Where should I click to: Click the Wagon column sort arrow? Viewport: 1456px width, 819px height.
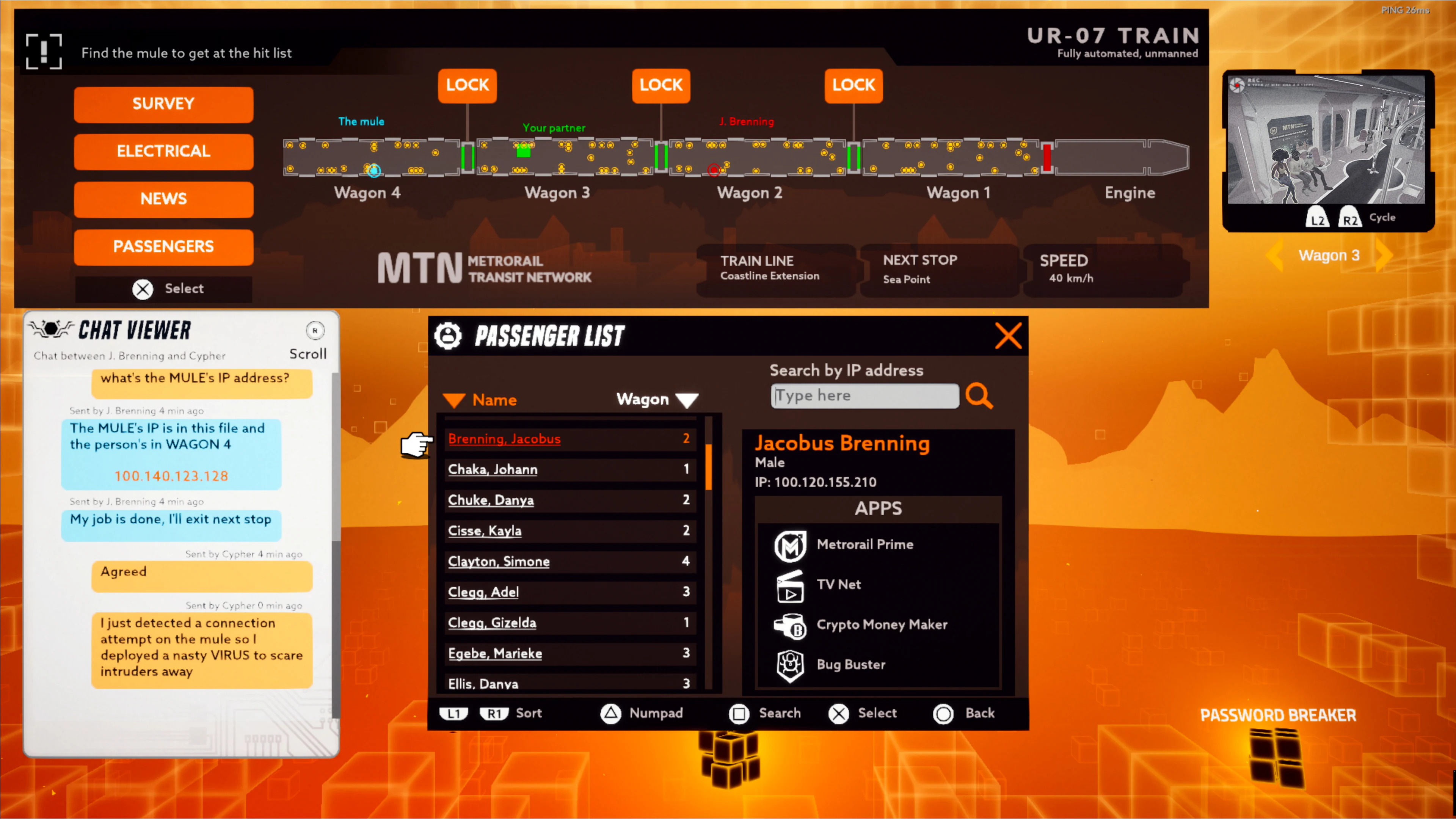[687, 400]
